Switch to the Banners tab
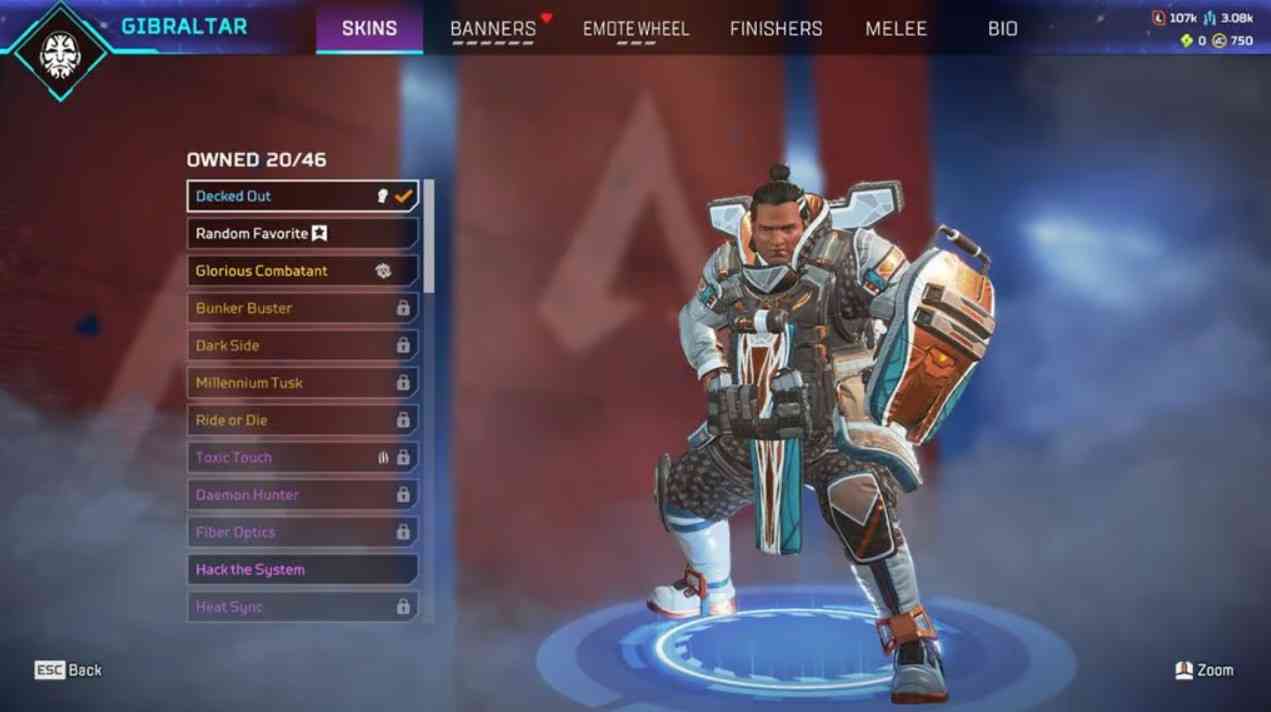 point(493,29)
